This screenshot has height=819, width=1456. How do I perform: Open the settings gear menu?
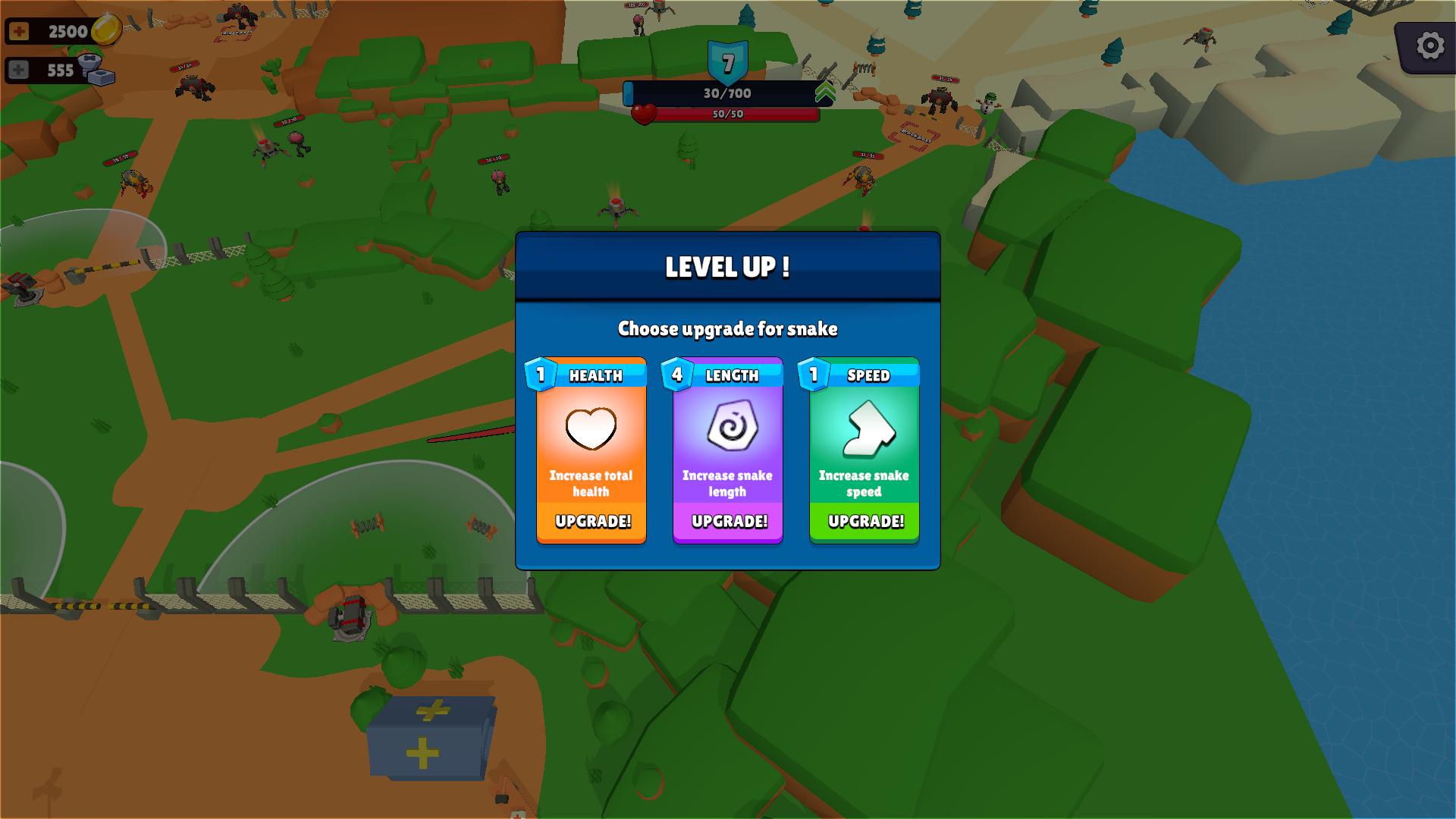pyautogui.click(x=1429, y=45)
